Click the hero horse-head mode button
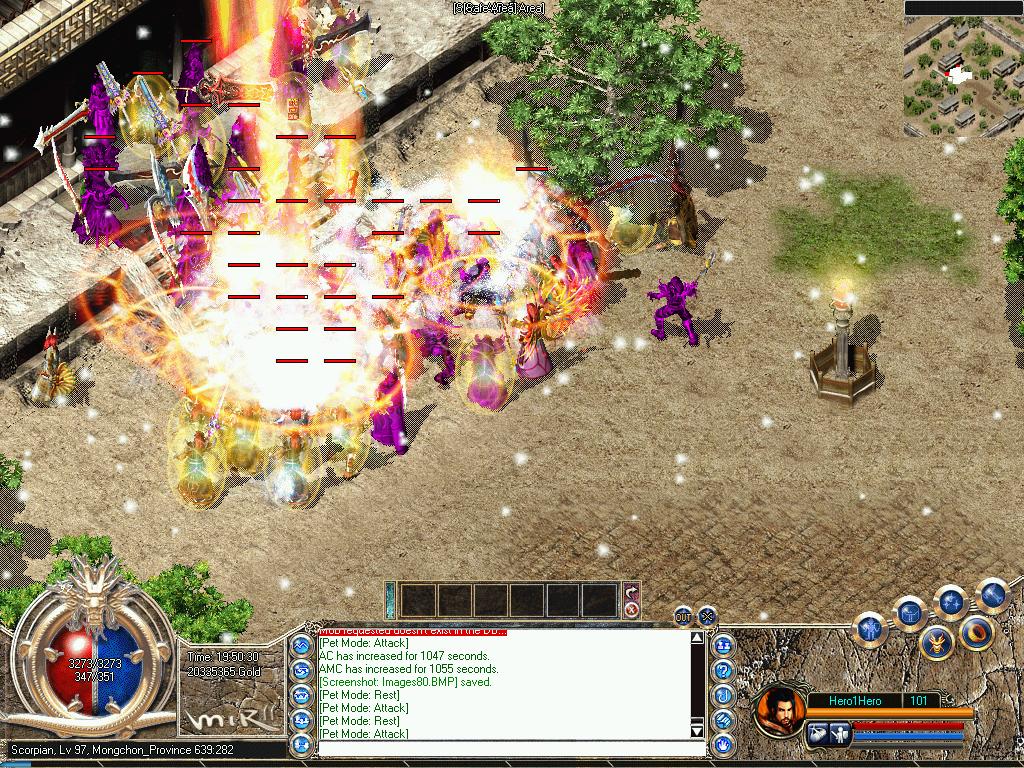This screenshot has width=1024, height=768. tap(816, 735)
